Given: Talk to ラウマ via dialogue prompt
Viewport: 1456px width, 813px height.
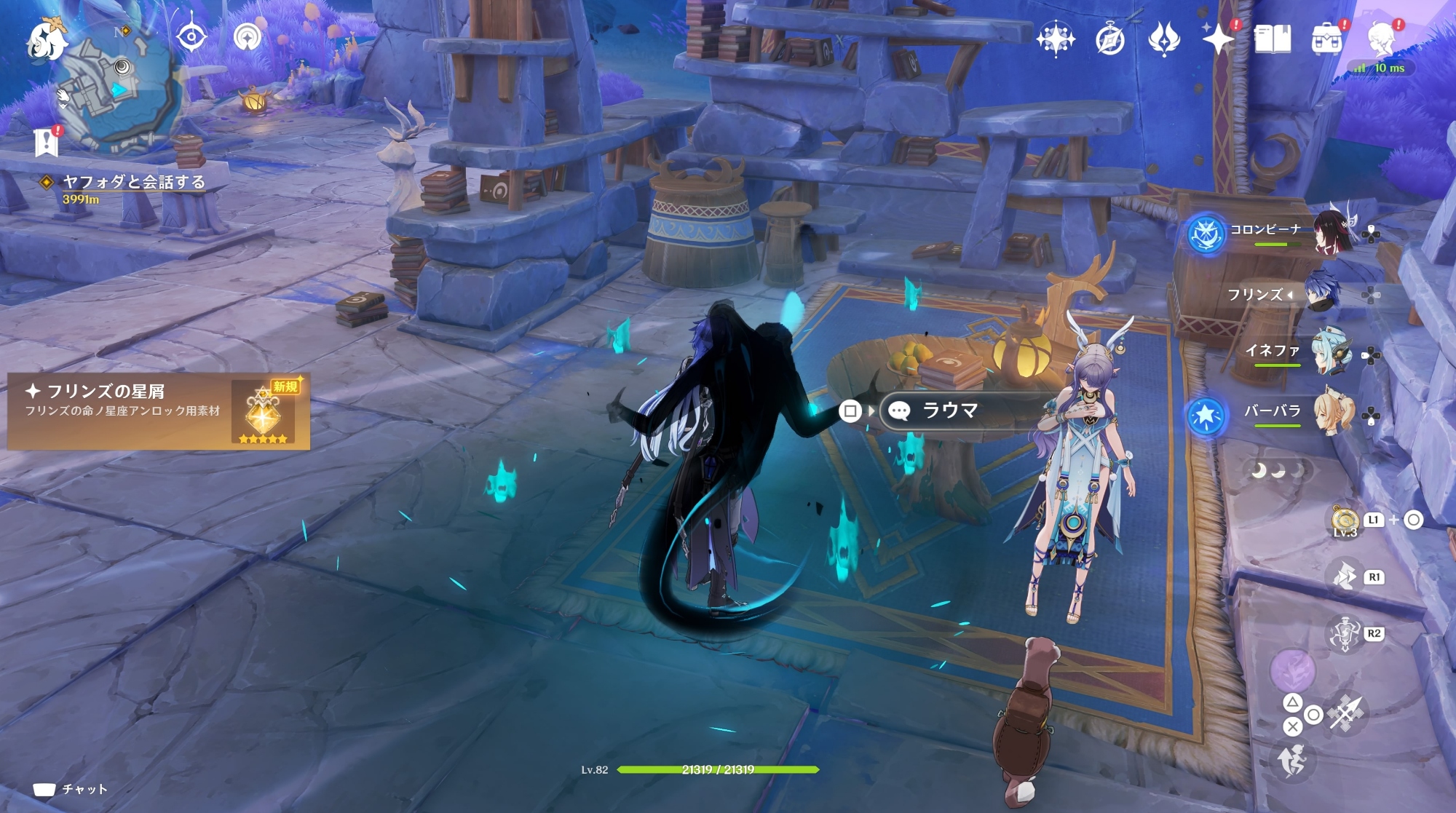Looking at the screenshot, I should [949, 411].
